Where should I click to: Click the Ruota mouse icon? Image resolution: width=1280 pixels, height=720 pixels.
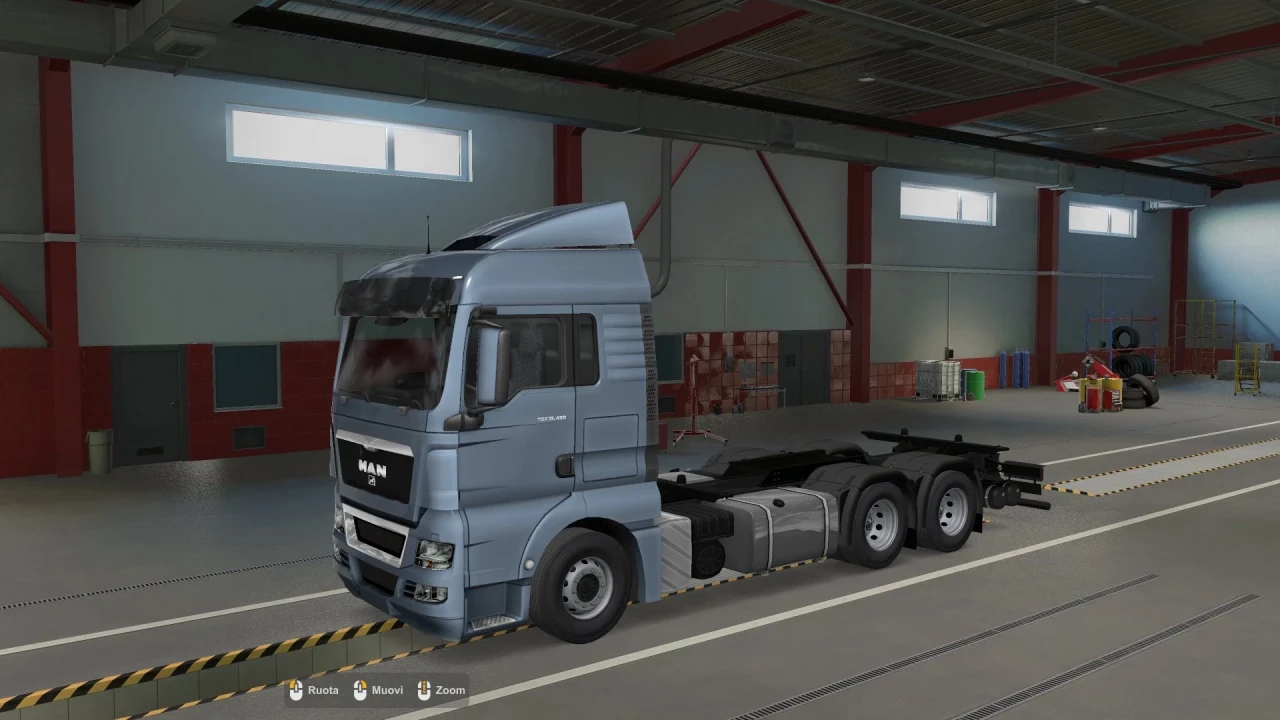296,690
